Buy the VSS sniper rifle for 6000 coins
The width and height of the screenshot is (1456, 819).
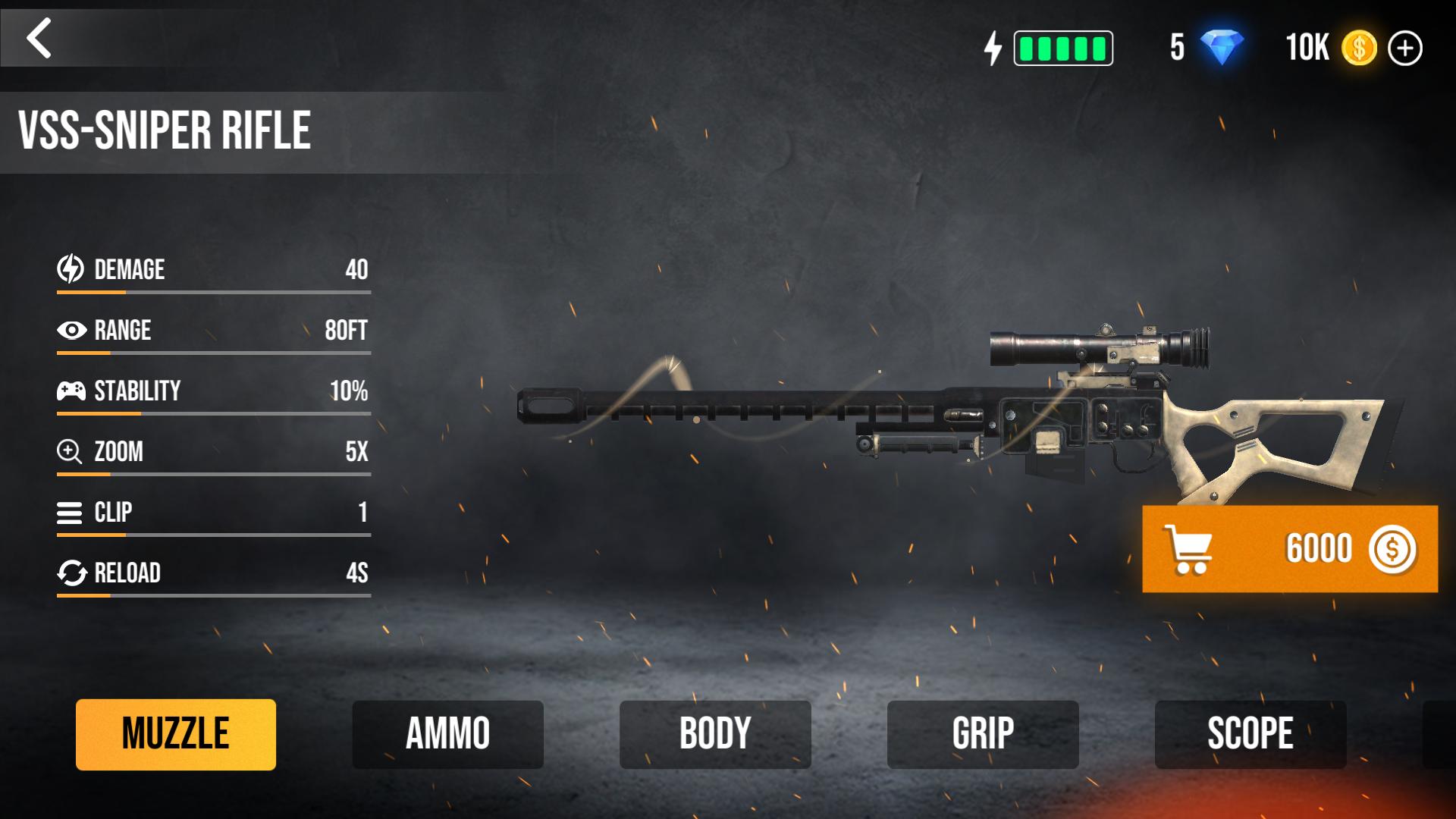point(1289,549)
